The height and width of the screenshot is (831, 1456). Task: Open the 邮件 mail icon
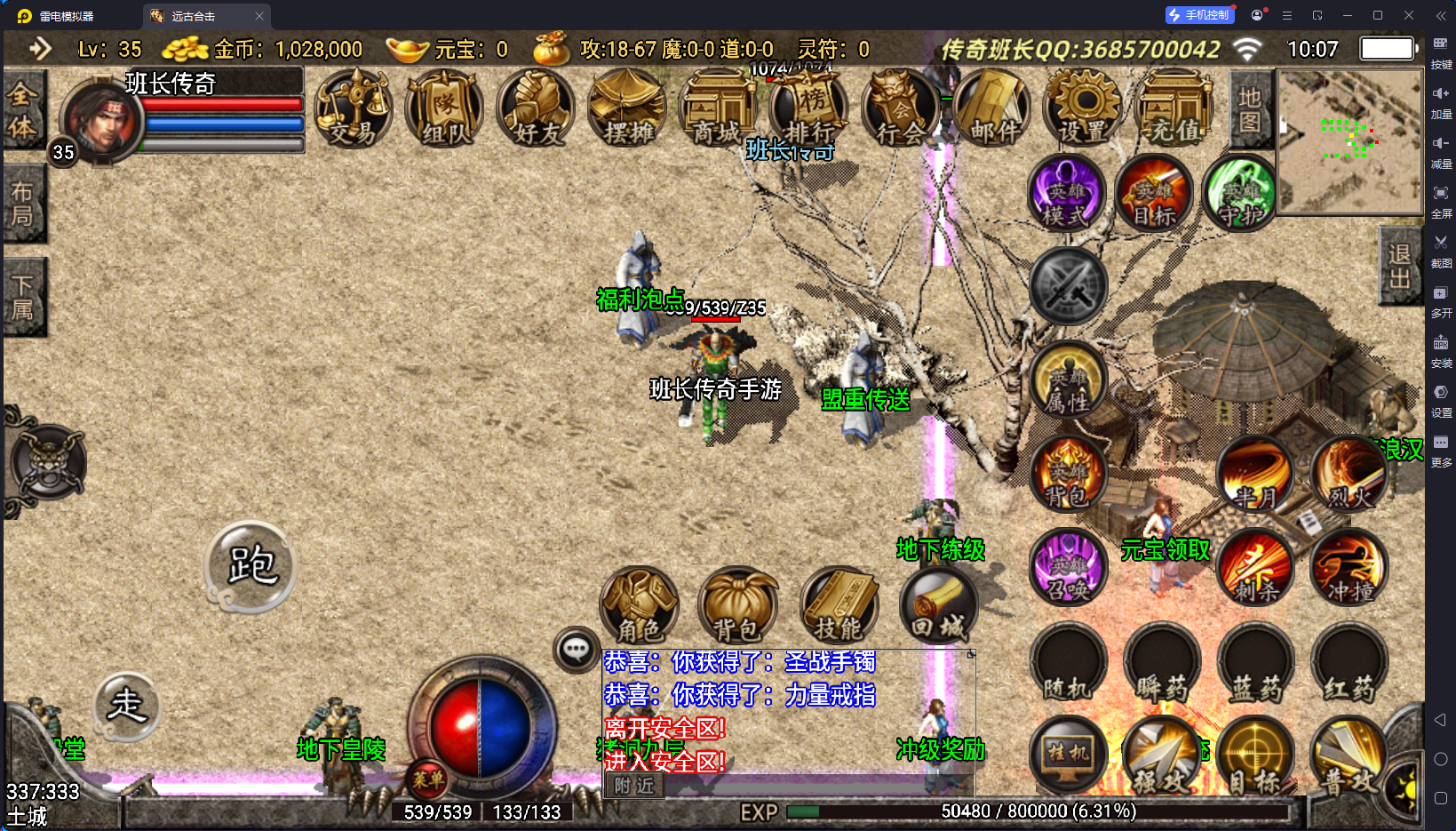pos(993,110)
